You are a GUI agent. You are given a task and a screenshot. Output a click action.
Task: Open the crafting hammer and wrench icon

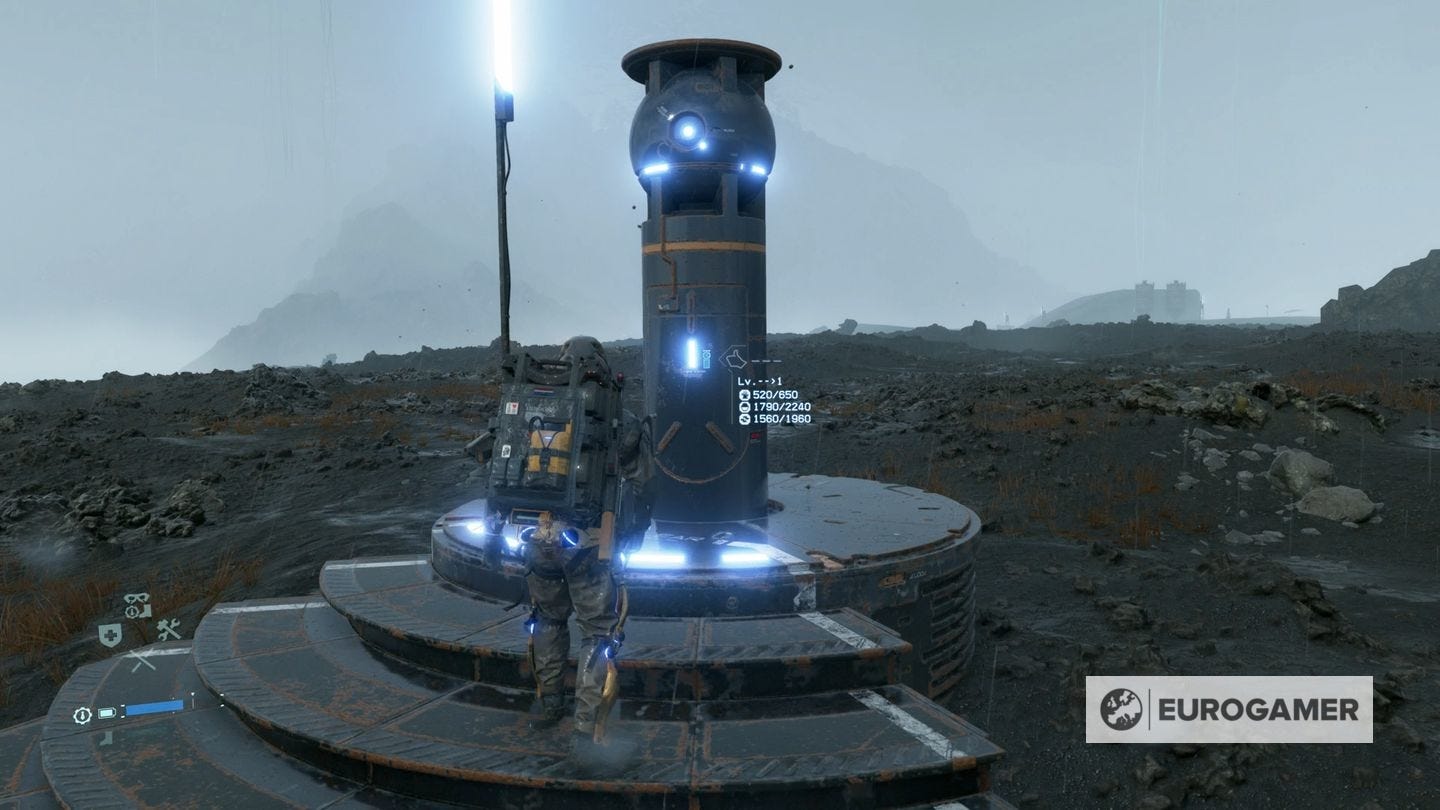(169, 629)
